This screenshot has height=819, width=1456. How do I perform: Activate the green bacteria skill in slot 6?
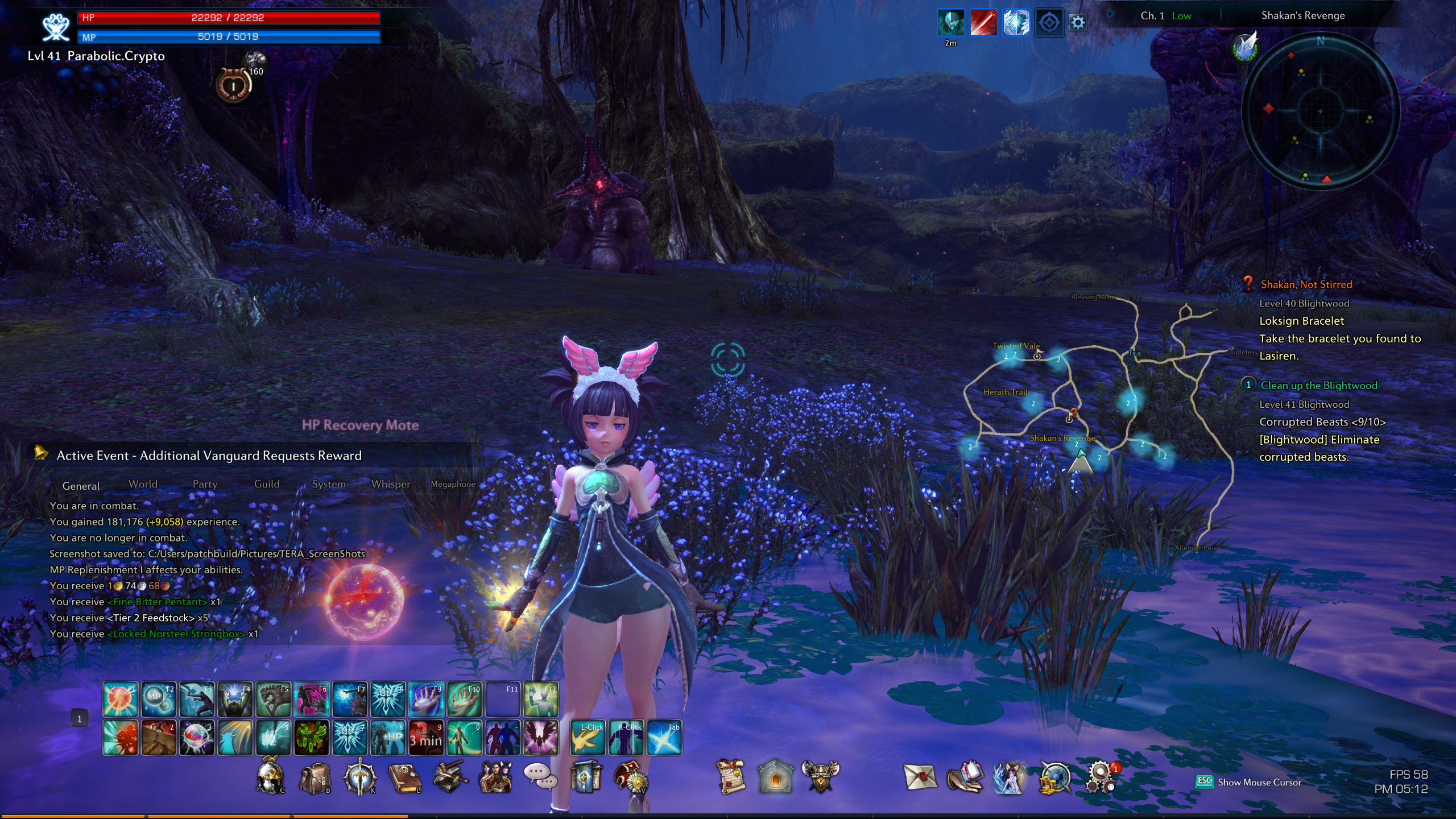point(312,738)
